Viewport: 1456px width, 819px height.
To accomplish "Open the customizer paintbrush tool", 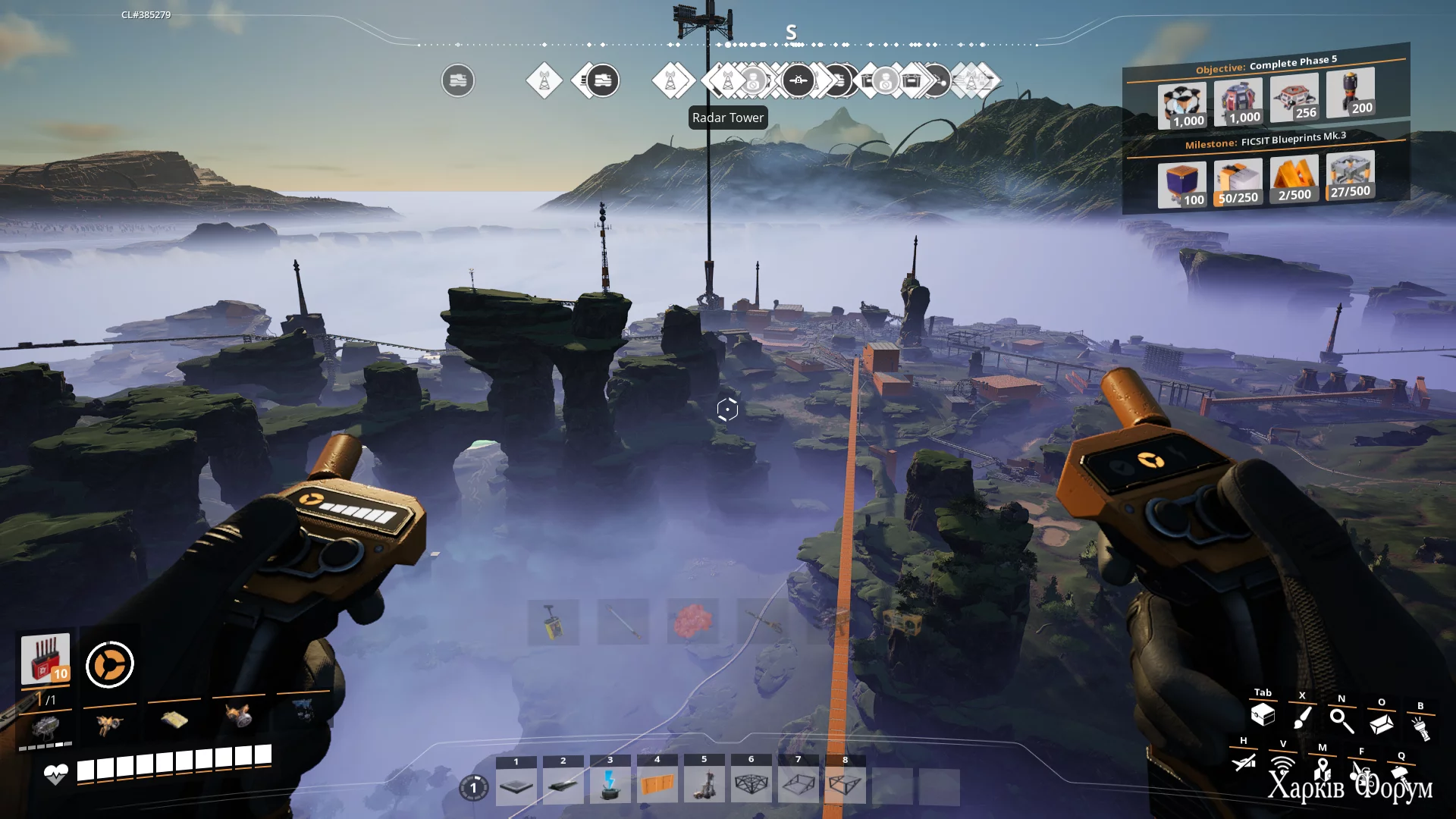I will click(x=1302, y=717).
